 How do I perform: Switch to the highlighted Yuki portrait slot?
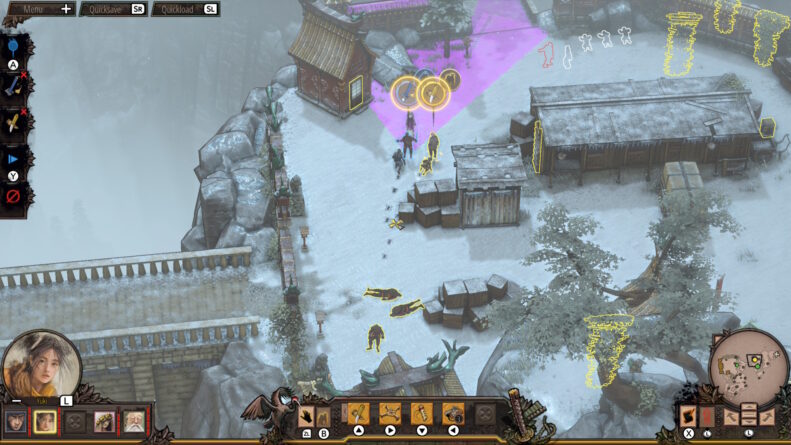tap(44, 422)
